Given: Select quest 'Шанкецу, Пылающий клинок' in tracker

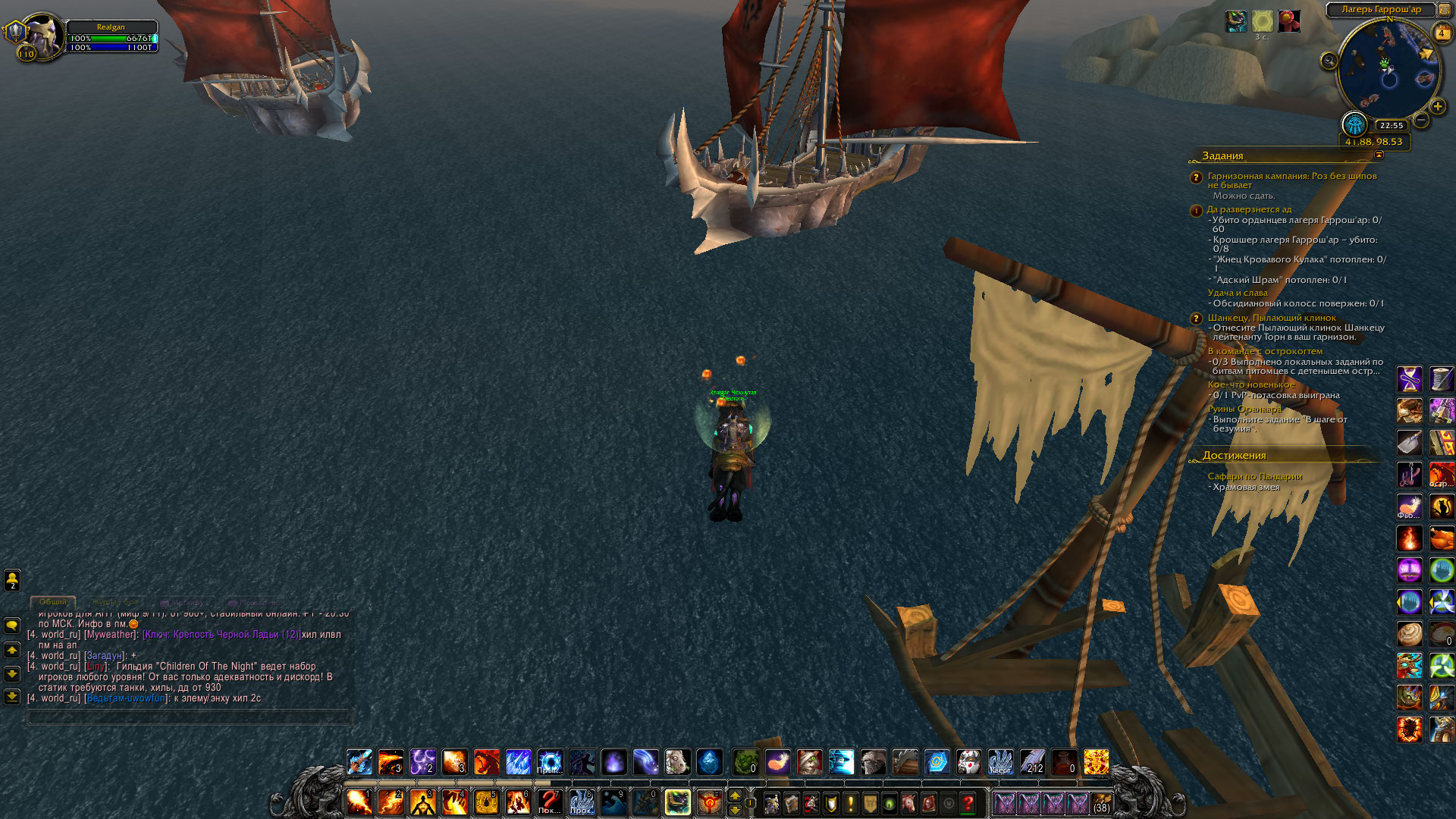Looking at the screenshot, I should pos(1272,318).
